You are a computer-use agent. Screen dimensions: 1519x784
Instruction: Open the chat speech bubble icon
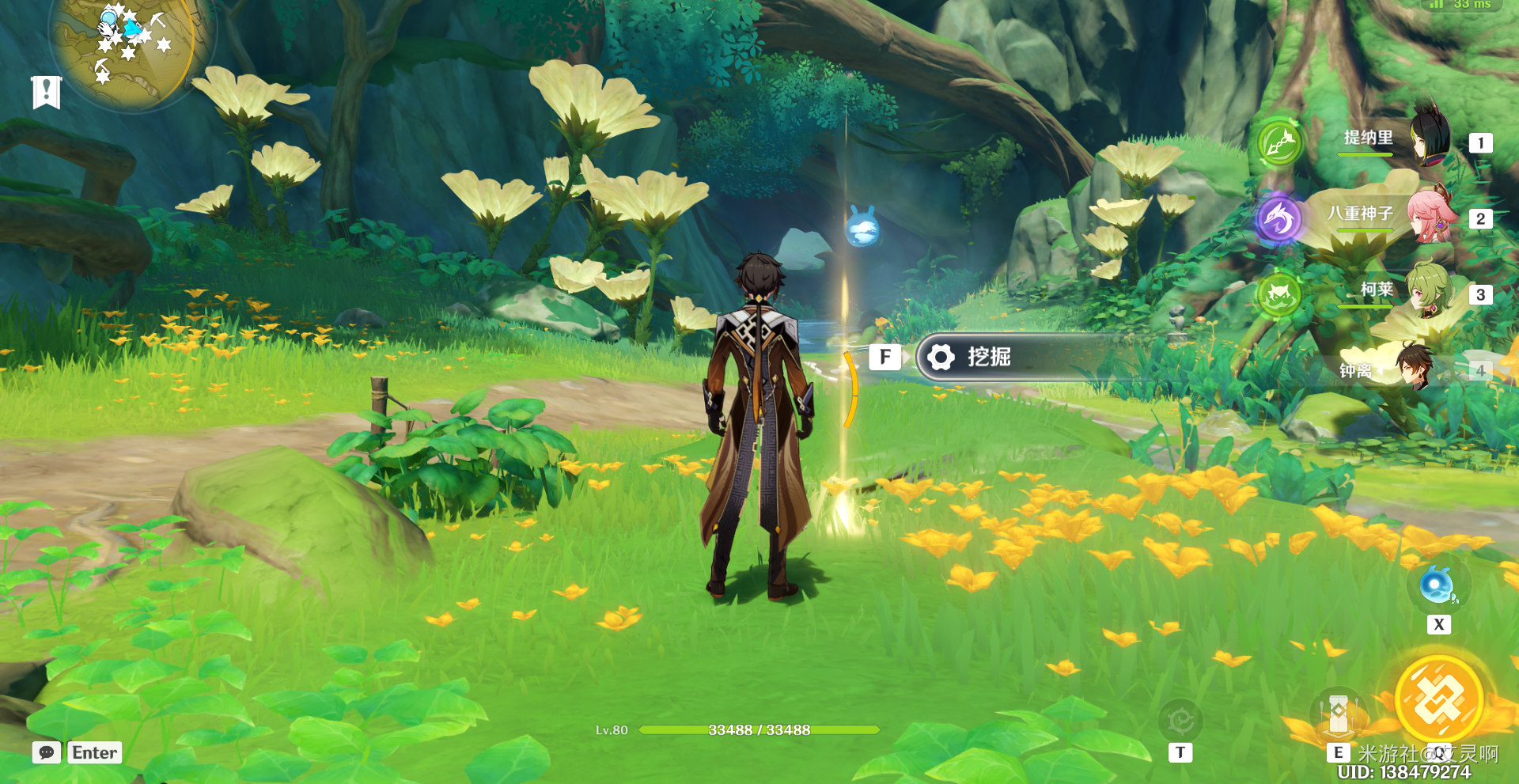click(46, 752)
